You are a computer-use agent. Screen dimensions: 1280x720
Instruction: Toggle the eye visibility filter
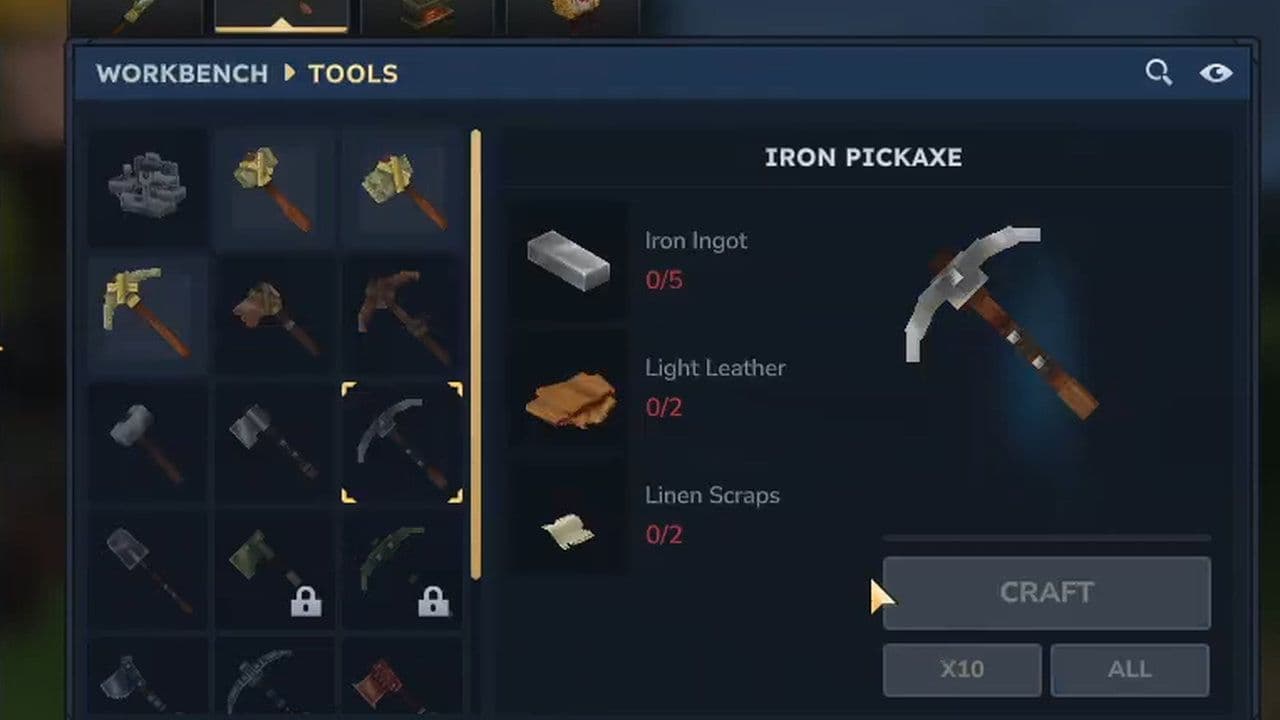tap(1216, 72)
